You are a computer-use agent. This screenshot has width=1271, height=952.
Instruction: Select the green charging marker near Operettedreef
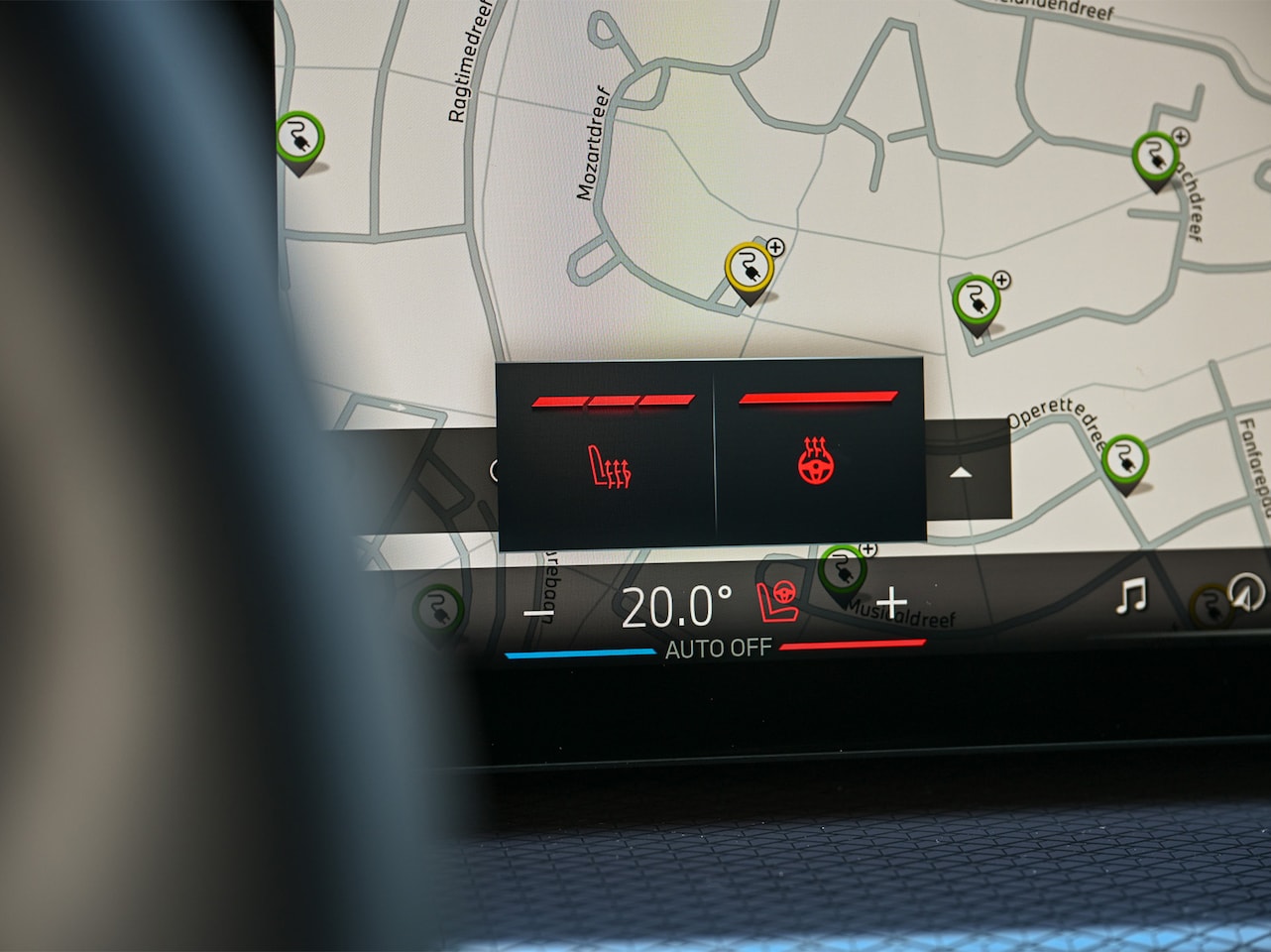[x=1124, y=461]
